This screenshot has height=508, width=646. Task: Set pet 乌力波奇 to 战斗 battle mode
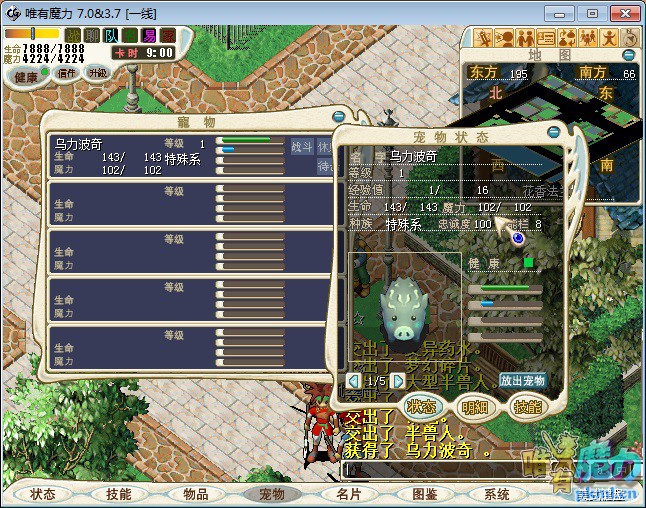click(302, 147)
